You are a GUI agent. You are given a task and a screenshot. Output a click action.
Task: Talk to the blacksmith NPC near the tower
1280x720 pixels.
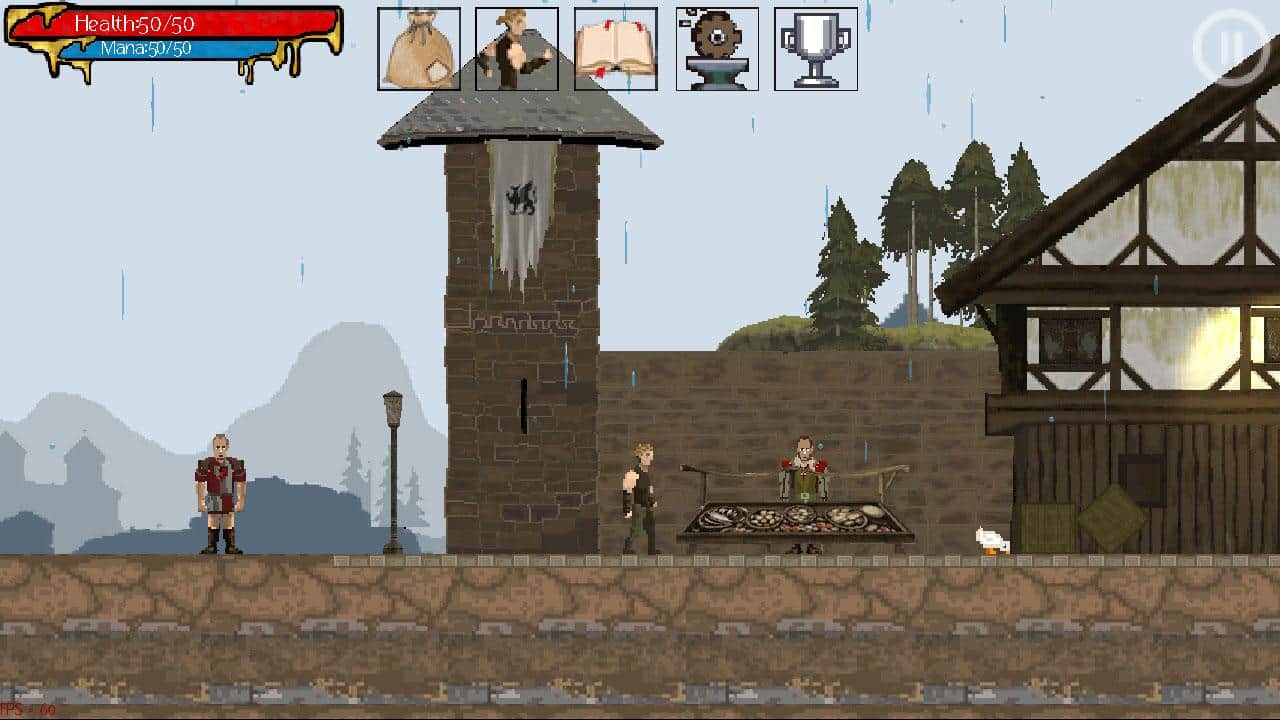(640, 495)
